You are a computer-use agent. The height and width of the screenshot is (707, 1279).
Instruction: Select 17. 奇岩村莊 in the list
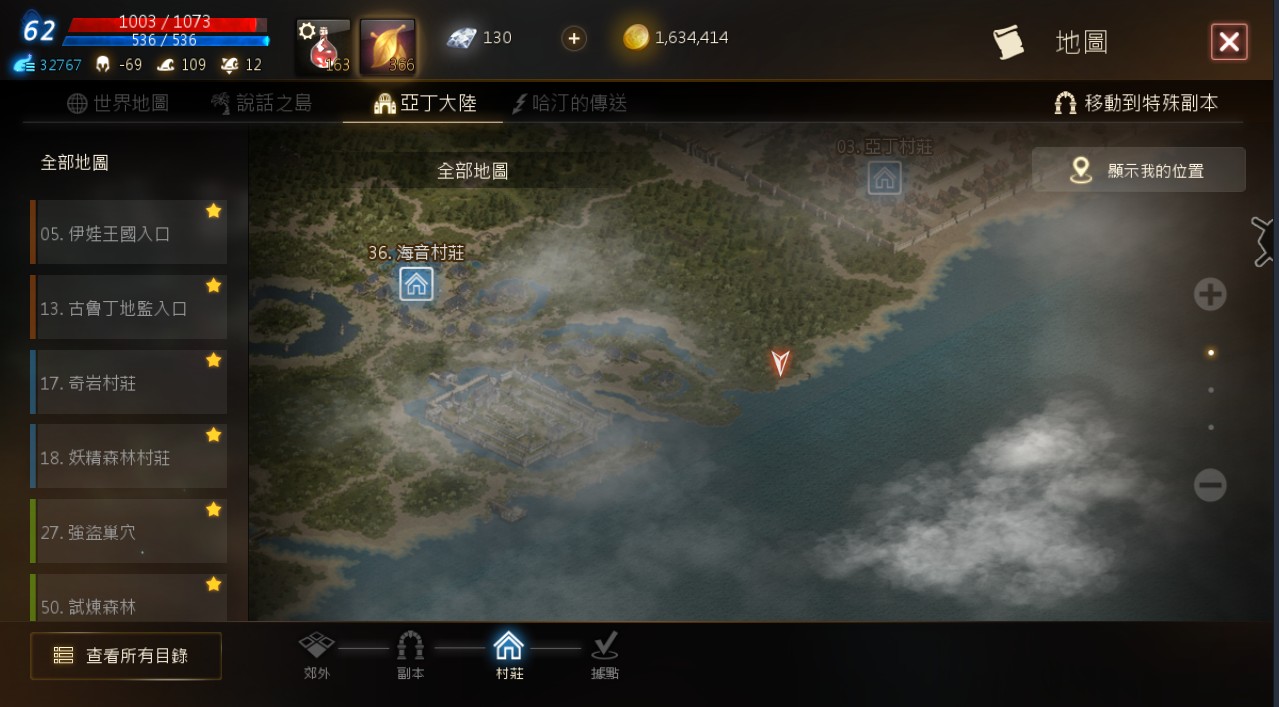pyautogui.click(x=128, y=383)
